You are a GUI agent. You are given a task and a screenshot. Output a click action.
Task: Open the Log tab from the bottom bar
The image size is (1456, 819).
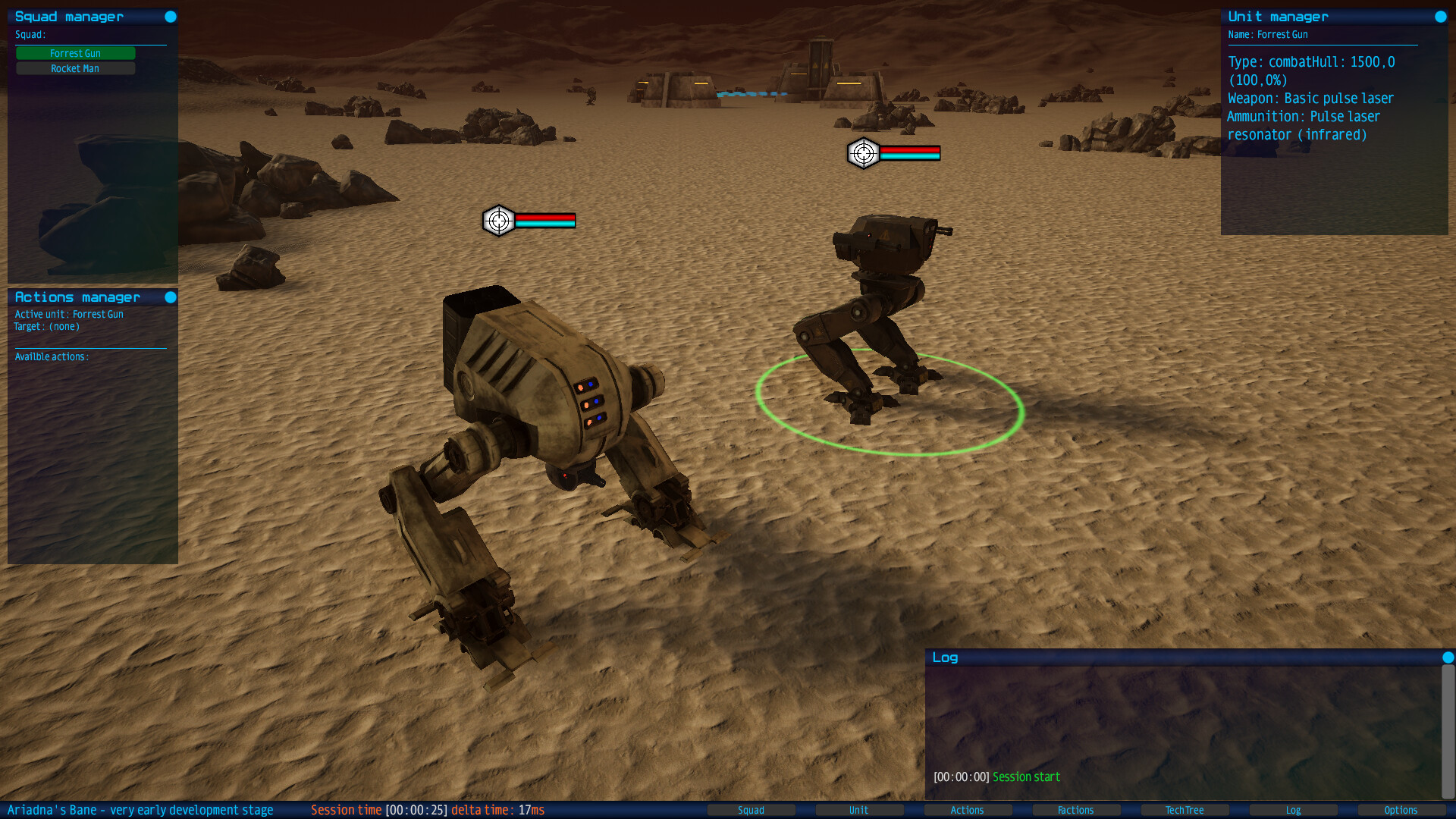tap(1293, 810)
